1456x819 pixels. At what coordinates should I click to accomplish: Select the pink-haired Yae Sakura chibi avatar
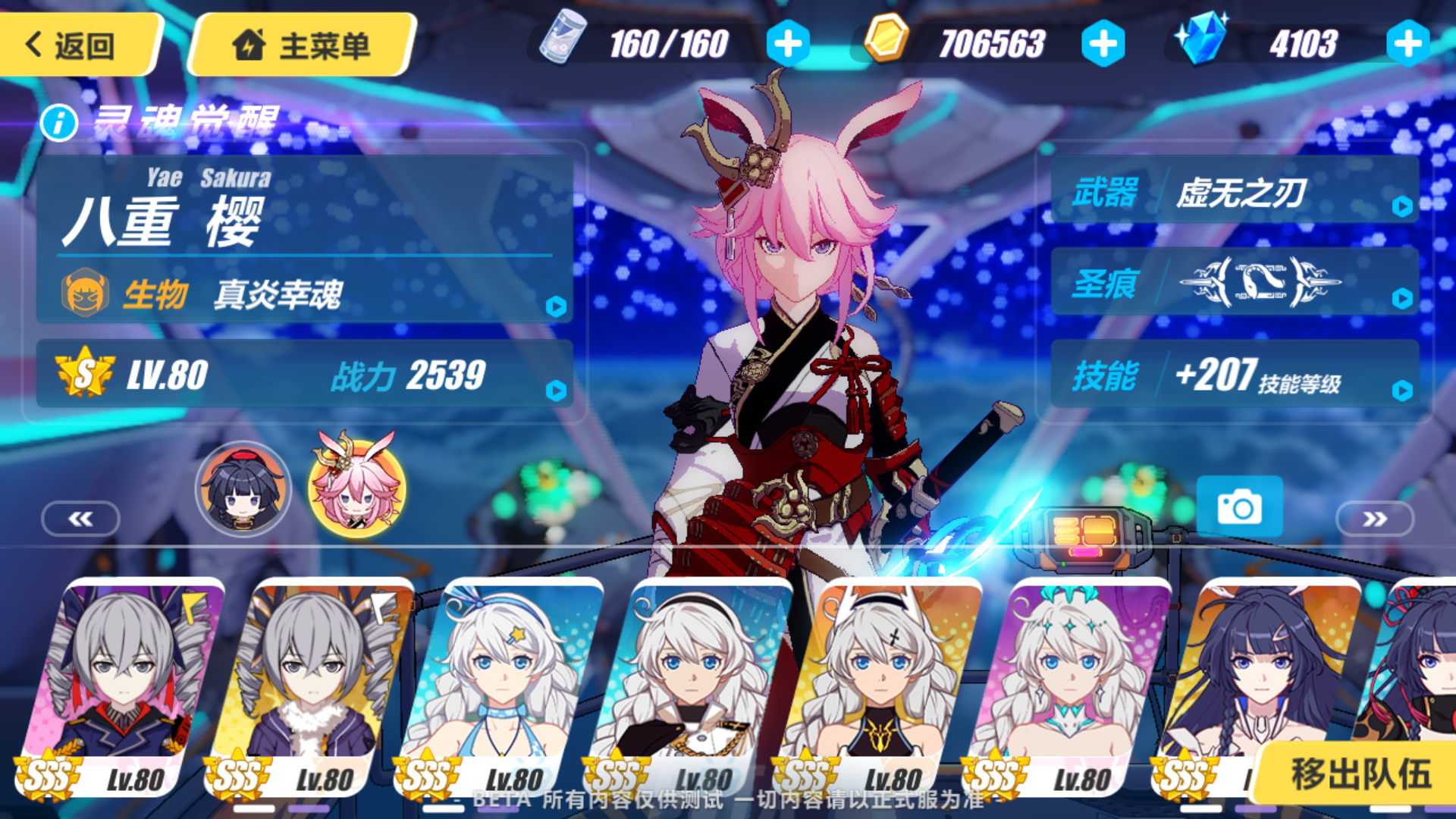tap(356, 490)
